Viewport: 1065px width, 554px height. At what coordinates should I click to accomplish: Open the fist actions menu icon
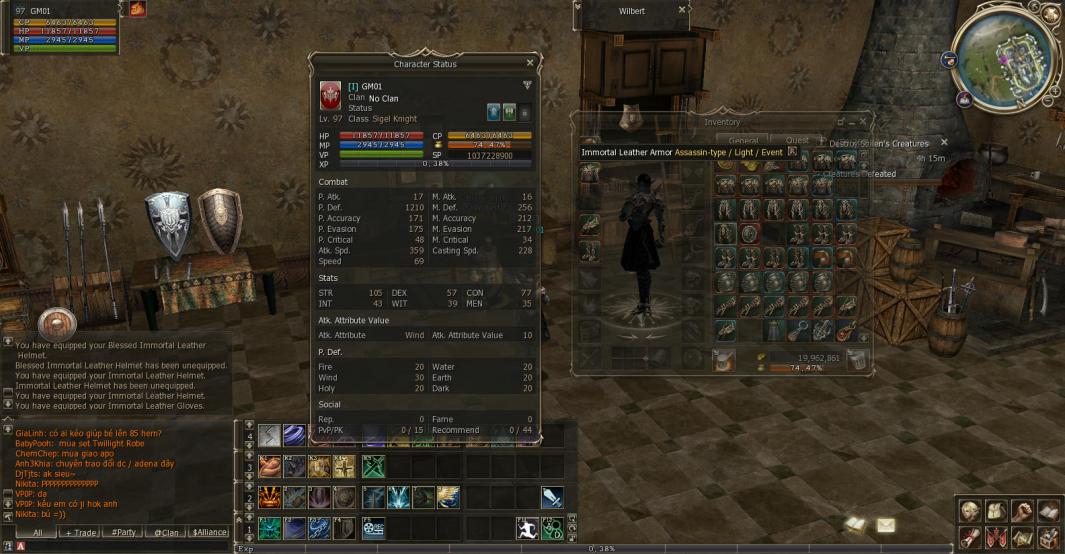1022,510
